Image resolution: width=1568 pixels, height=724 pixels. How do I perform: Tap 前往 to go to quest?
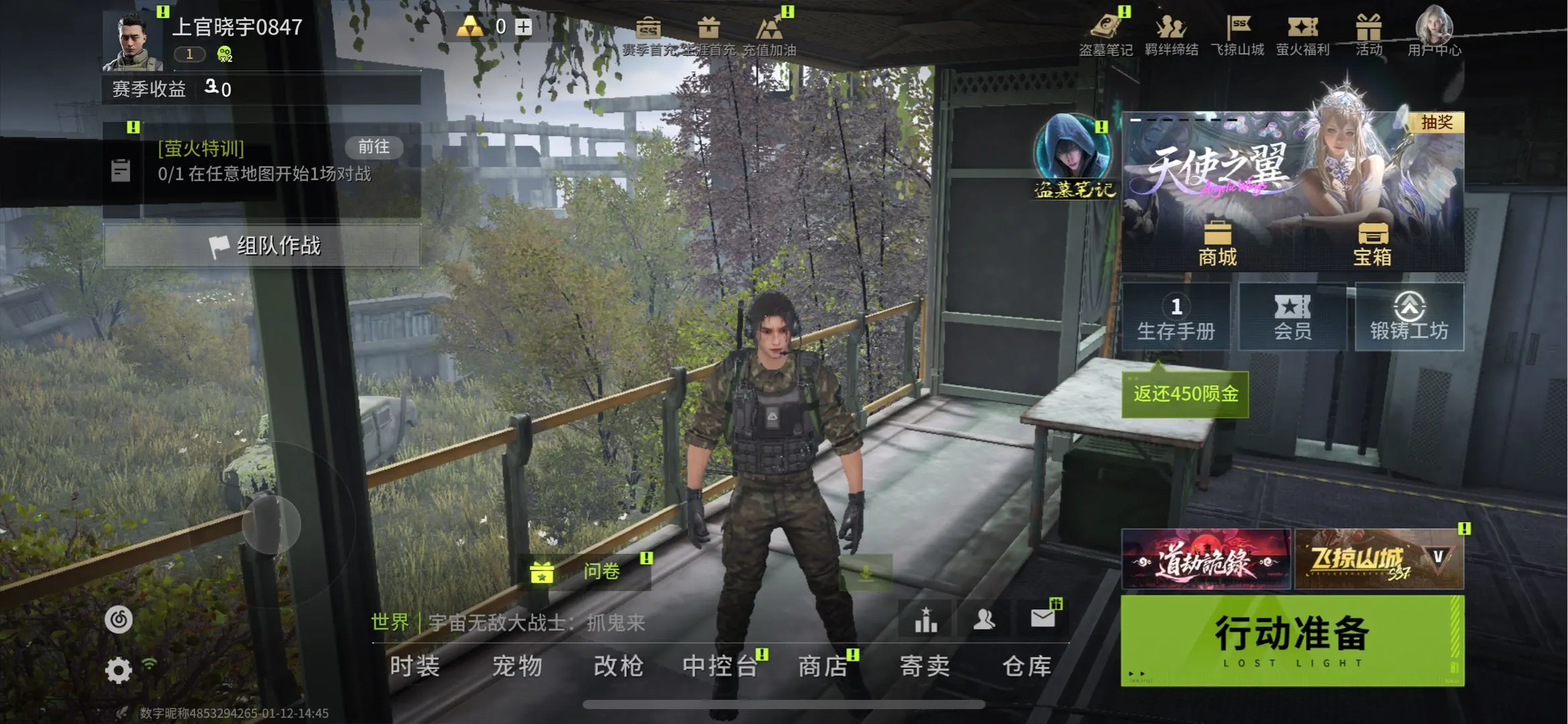pyautogui.click(x=374, y=147)
